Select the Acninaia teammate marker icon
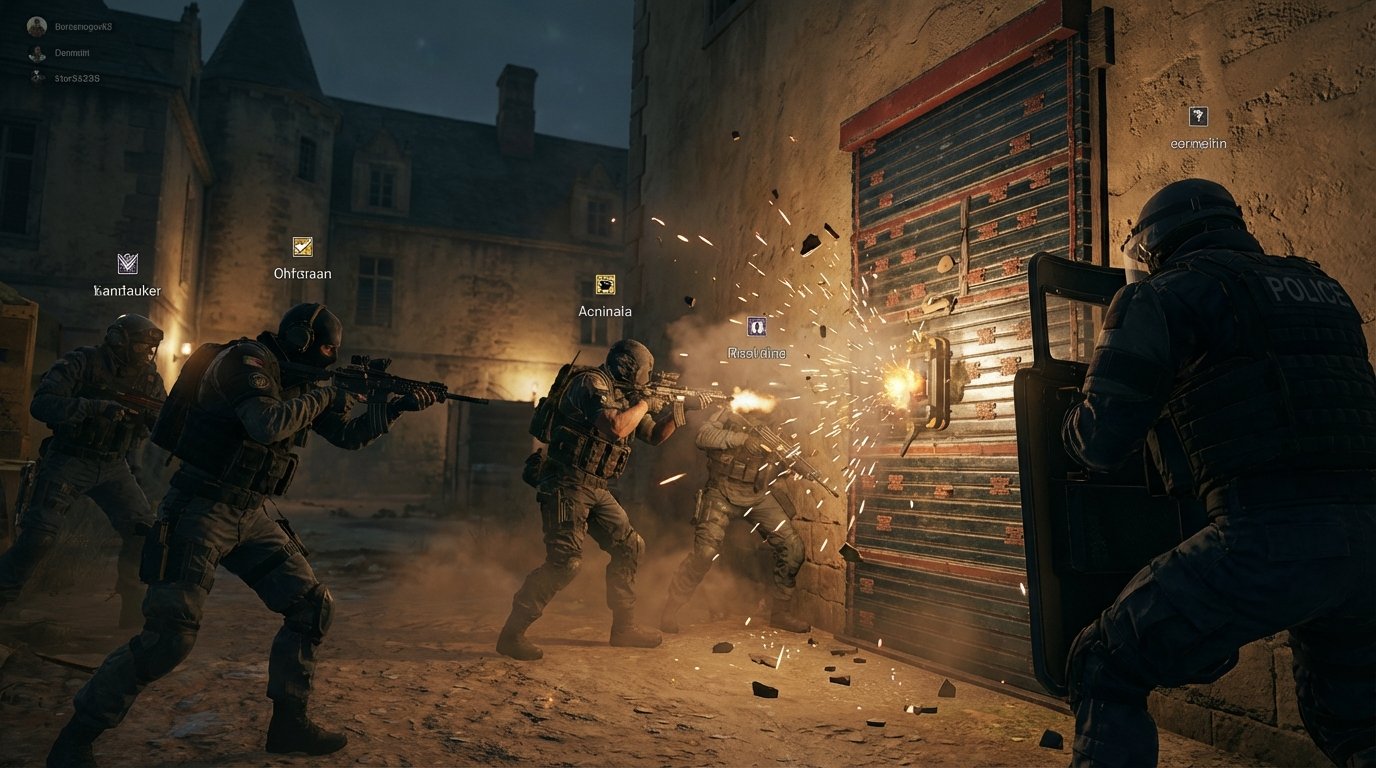 tap(605, 284)
